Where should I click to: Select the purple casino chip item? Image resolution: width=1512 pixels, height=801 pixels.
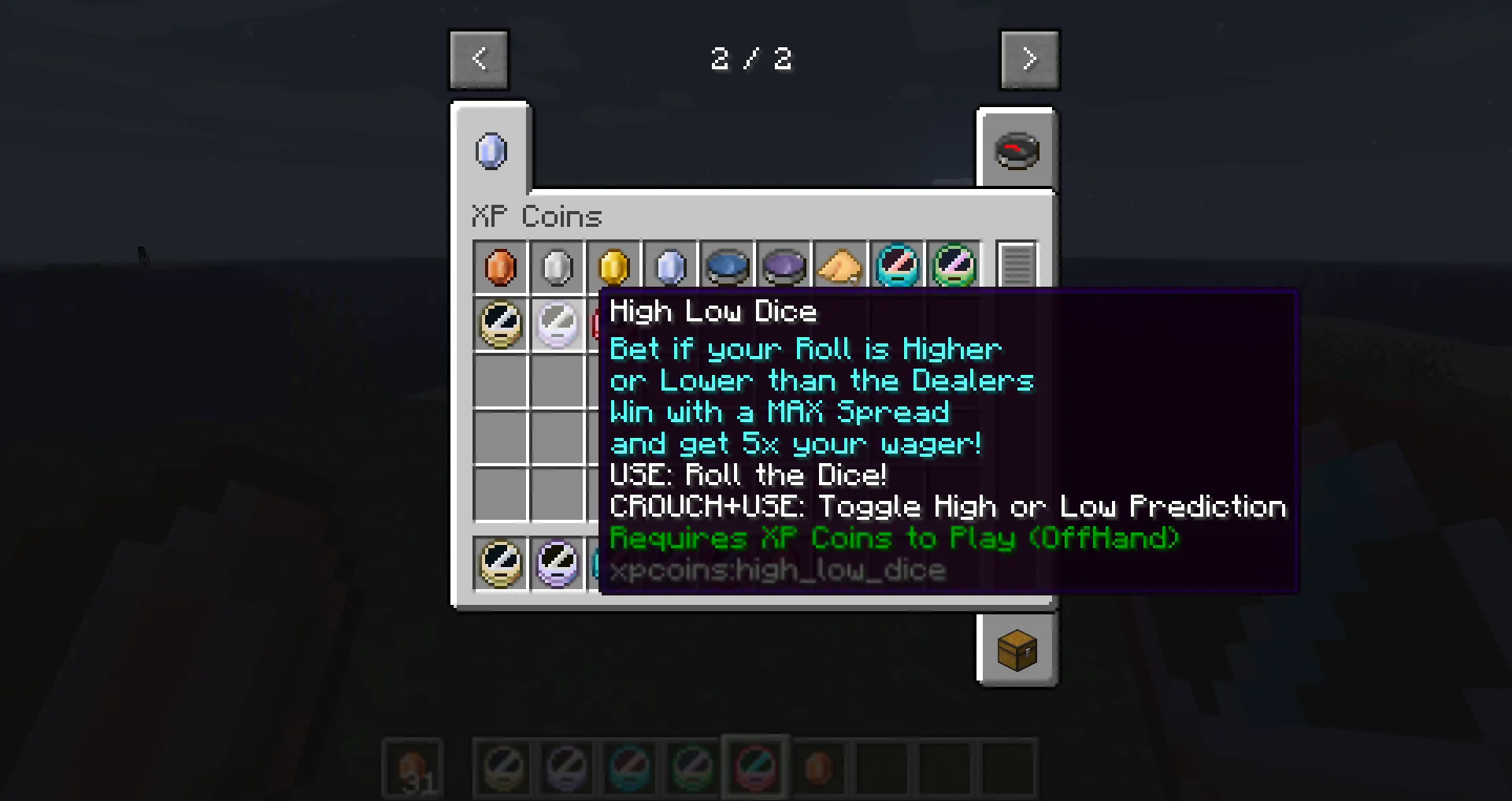coord(784,266)
